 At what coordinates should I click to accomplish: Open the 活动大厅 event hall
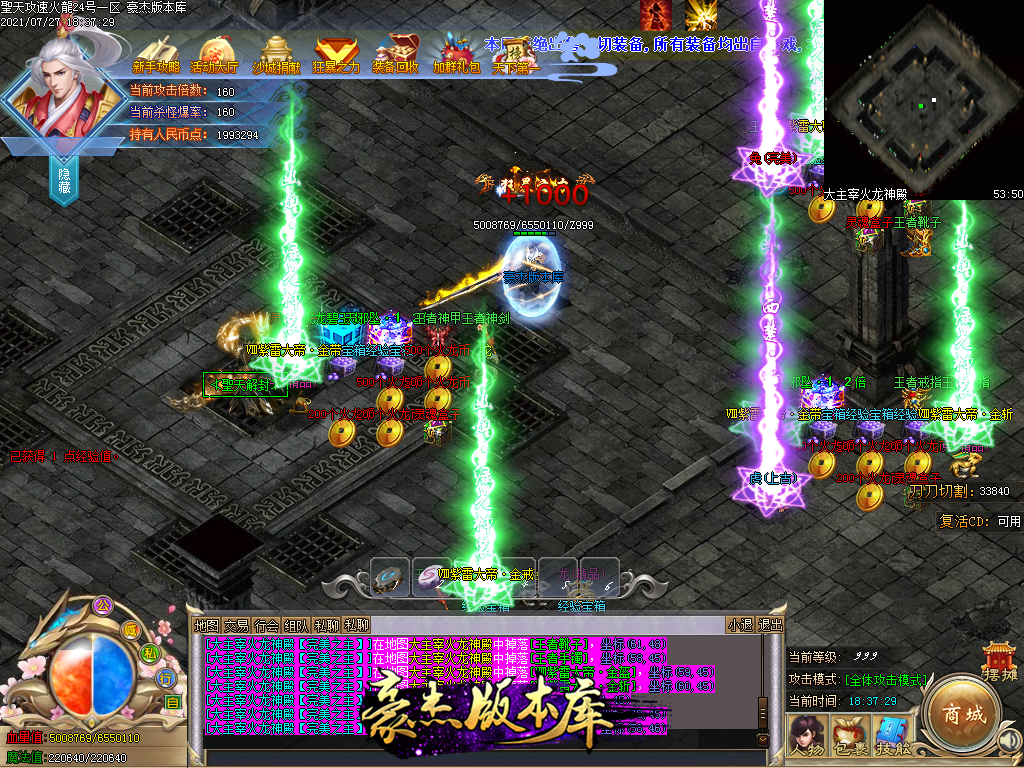pos(215,54)
